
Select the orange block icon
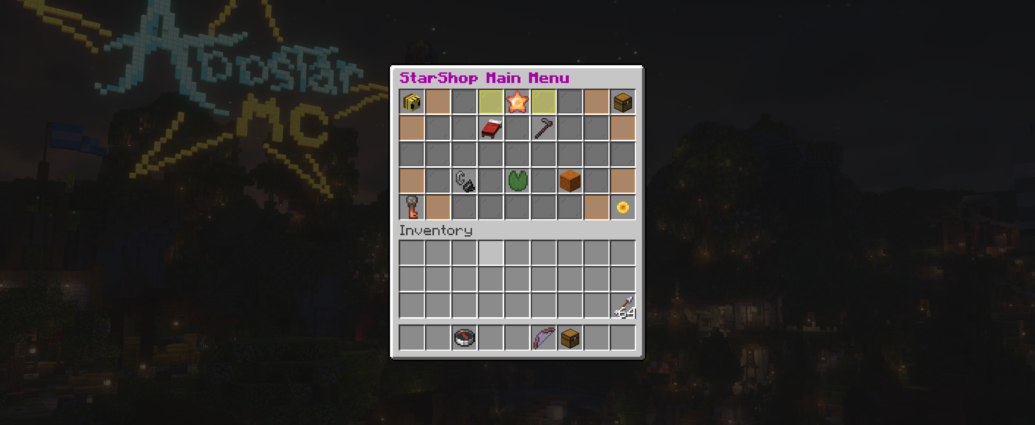(x=570, y=181)
